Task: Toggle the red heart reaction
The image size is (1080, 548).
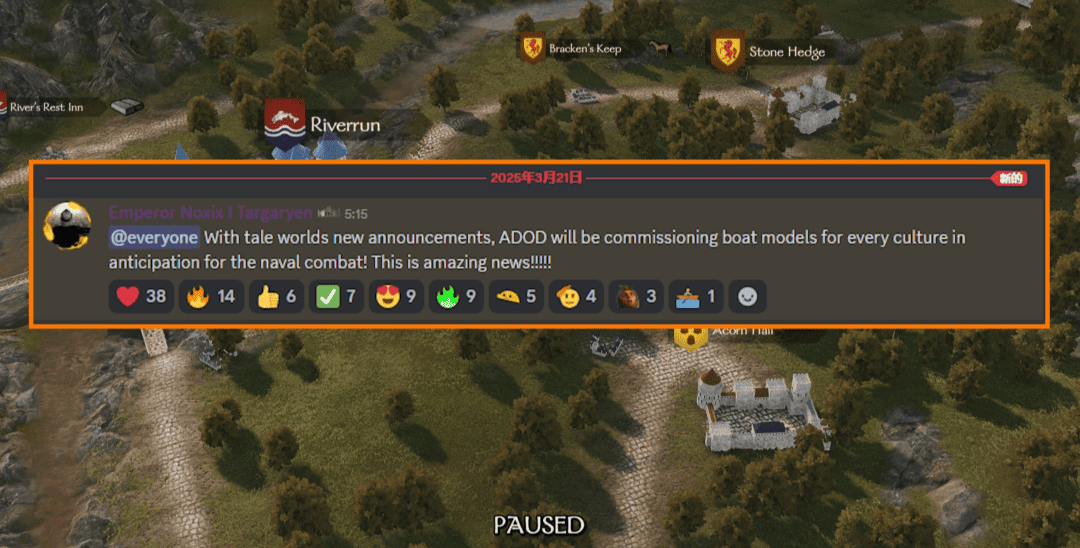Action: 141,296
